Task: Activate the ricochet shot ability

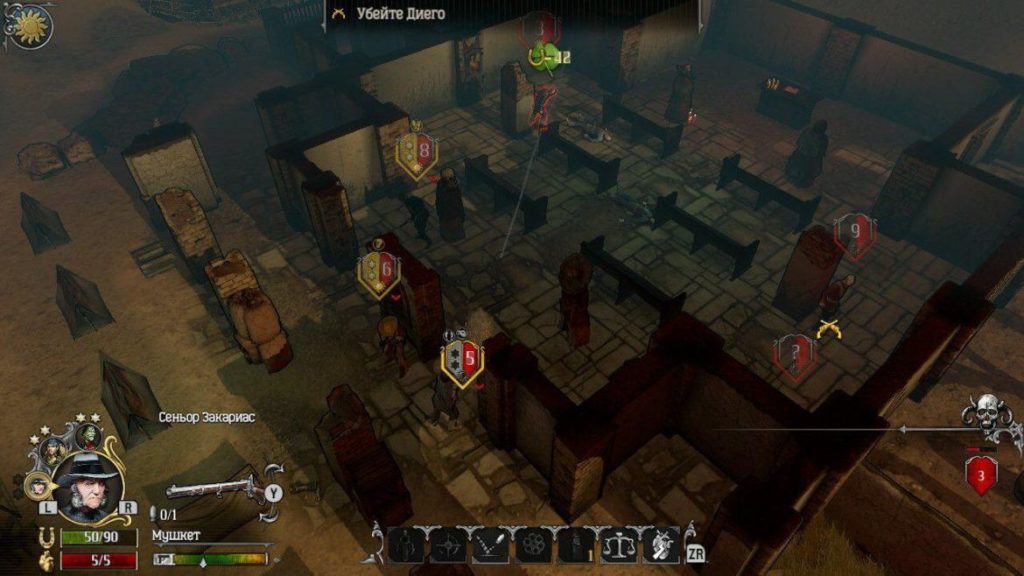Action: pos(491,545)
